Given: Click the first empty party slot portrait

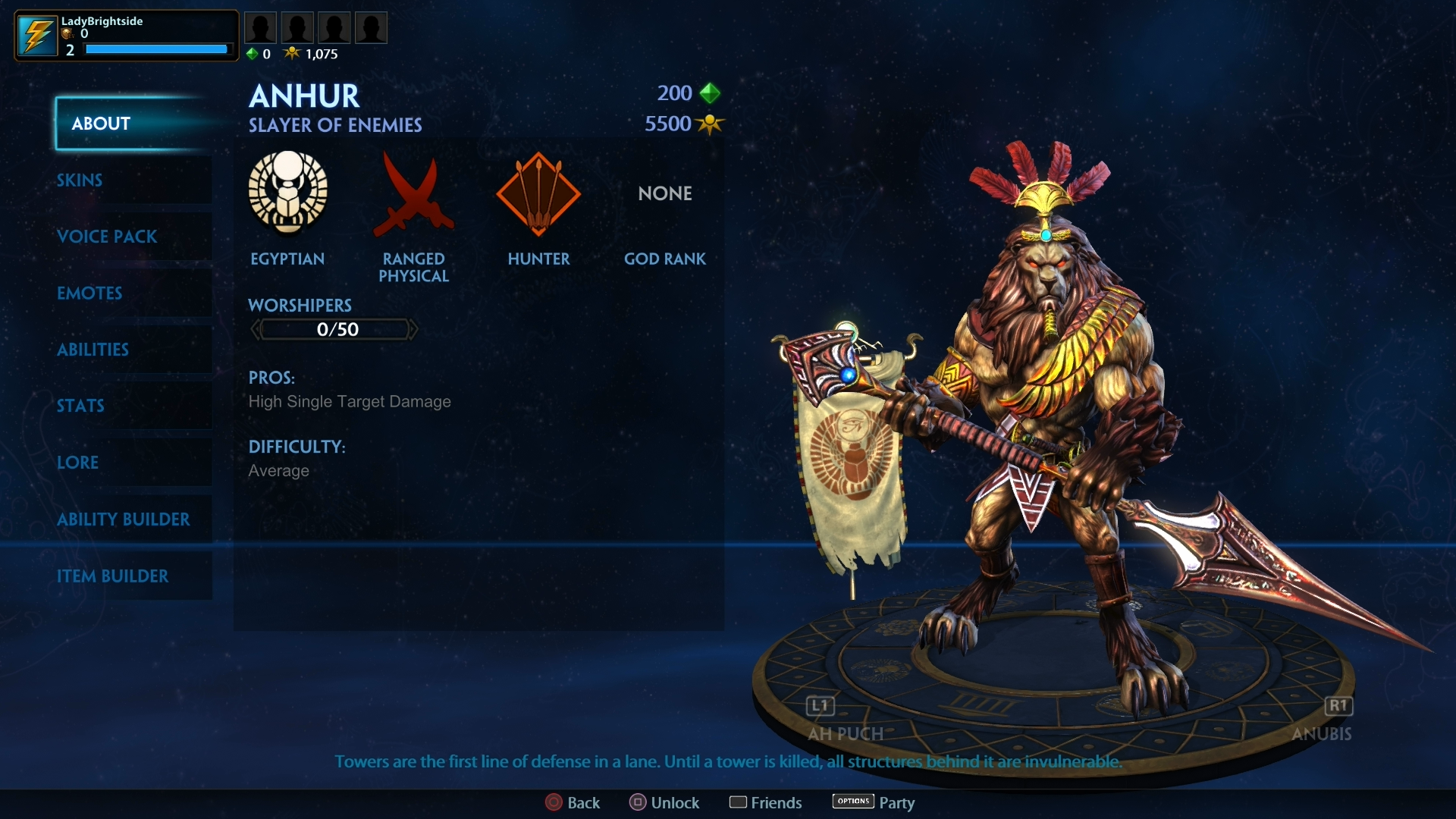Looking at the screenshot, I should [x=261, y=27].
